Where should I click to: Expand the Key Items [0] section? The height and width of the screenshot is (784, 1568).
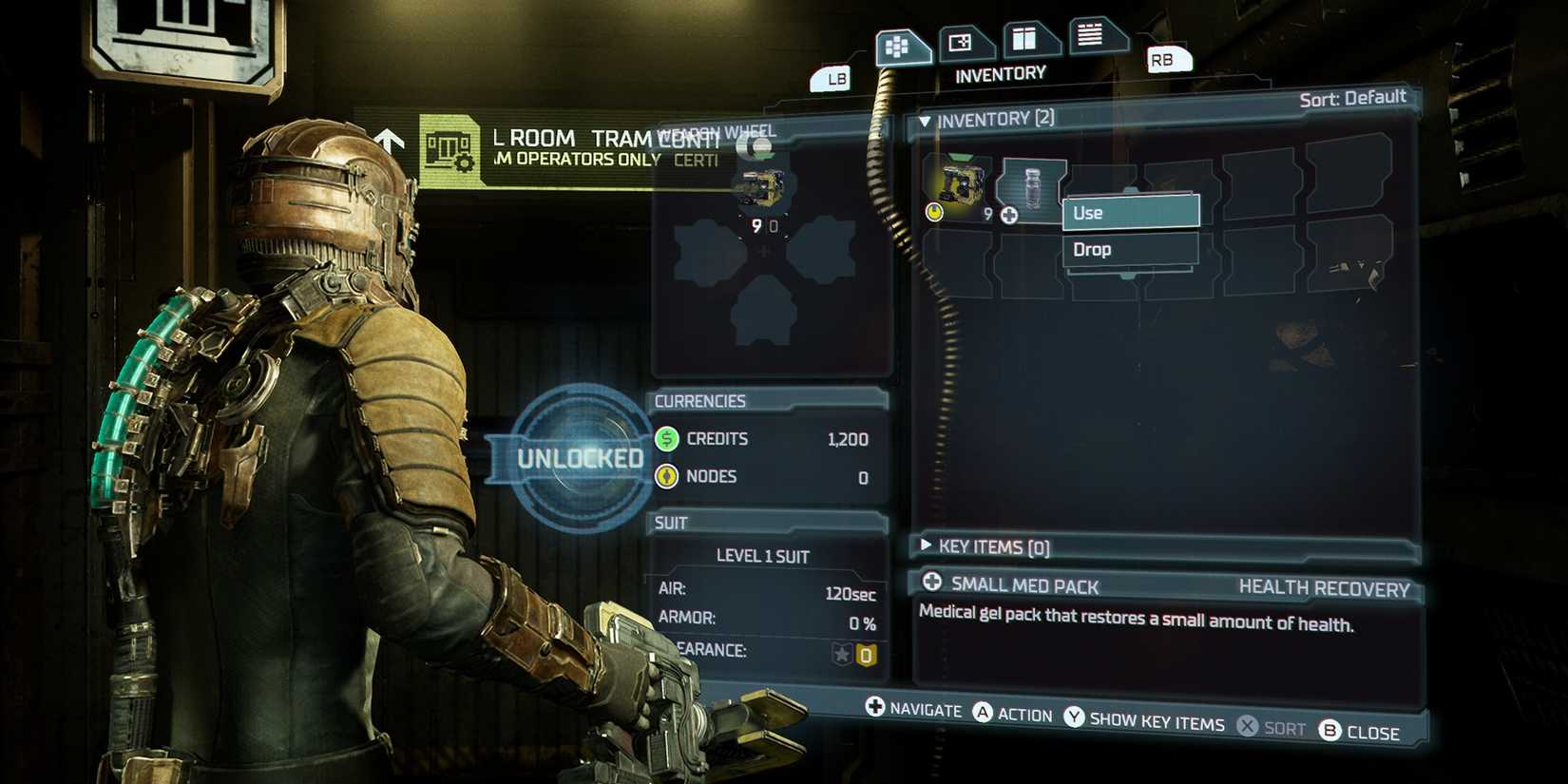pyautogui.click(x=925, y=545)
